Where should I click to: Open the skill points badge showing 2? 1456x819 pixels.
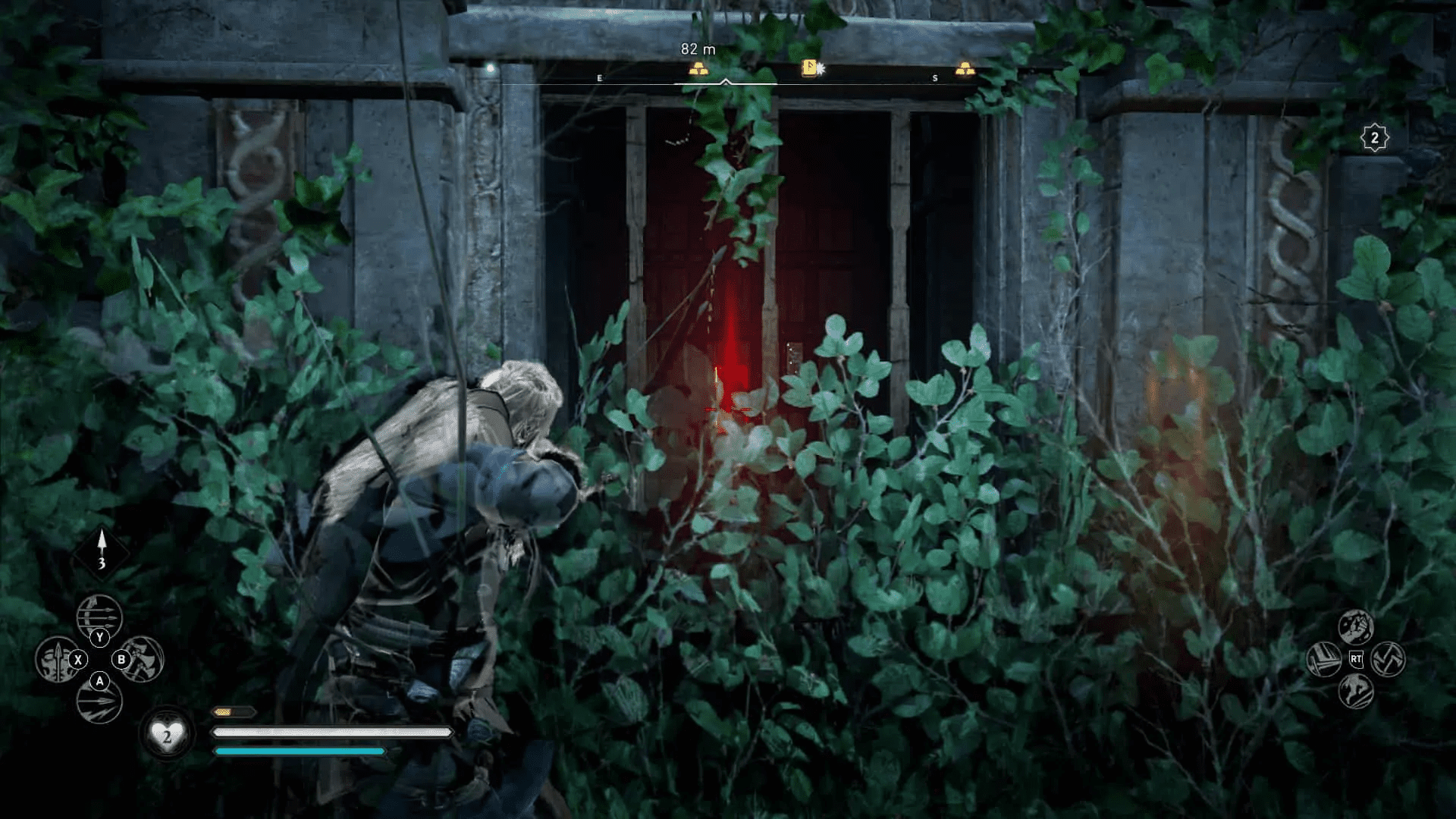[x=1376, y=137]
